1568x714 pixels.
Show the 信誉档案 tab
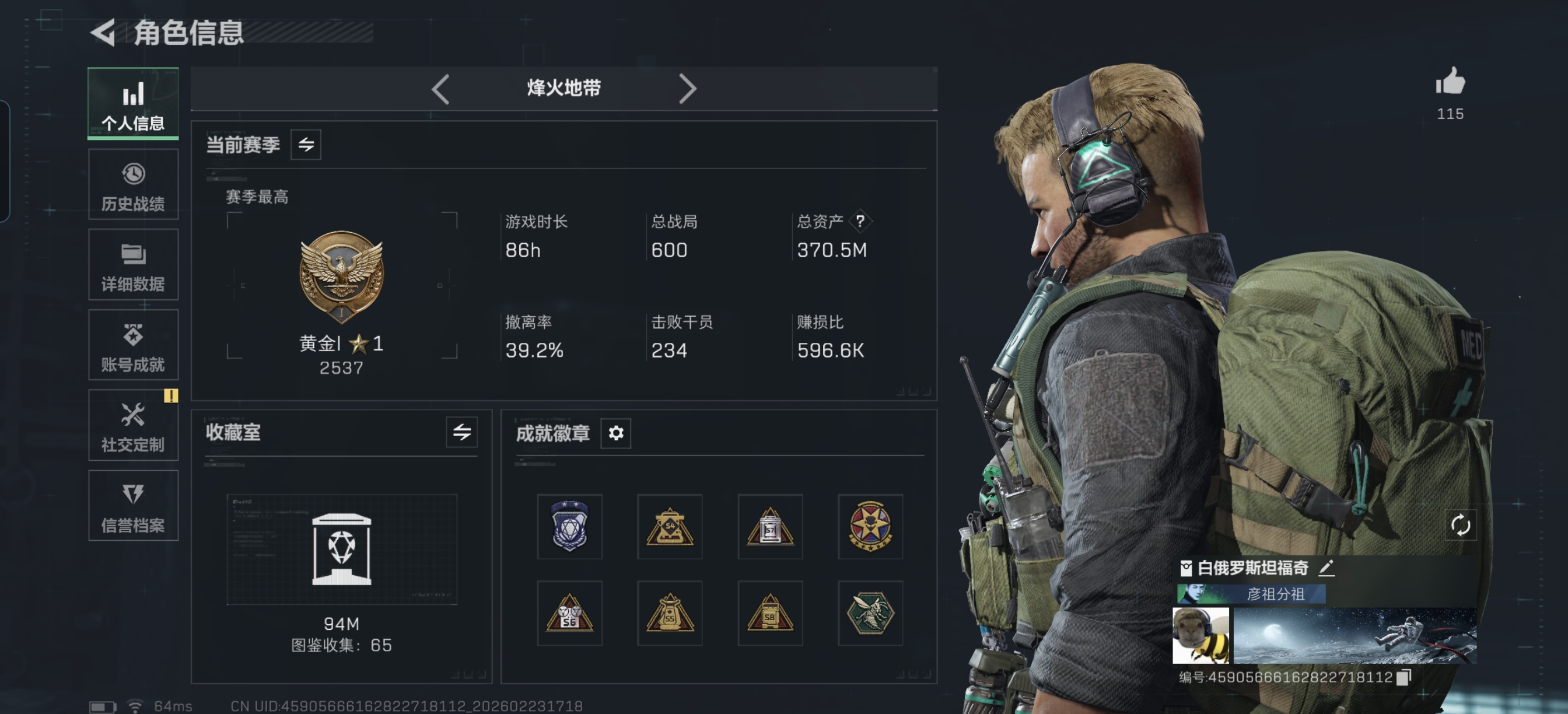tap(132, 506)
